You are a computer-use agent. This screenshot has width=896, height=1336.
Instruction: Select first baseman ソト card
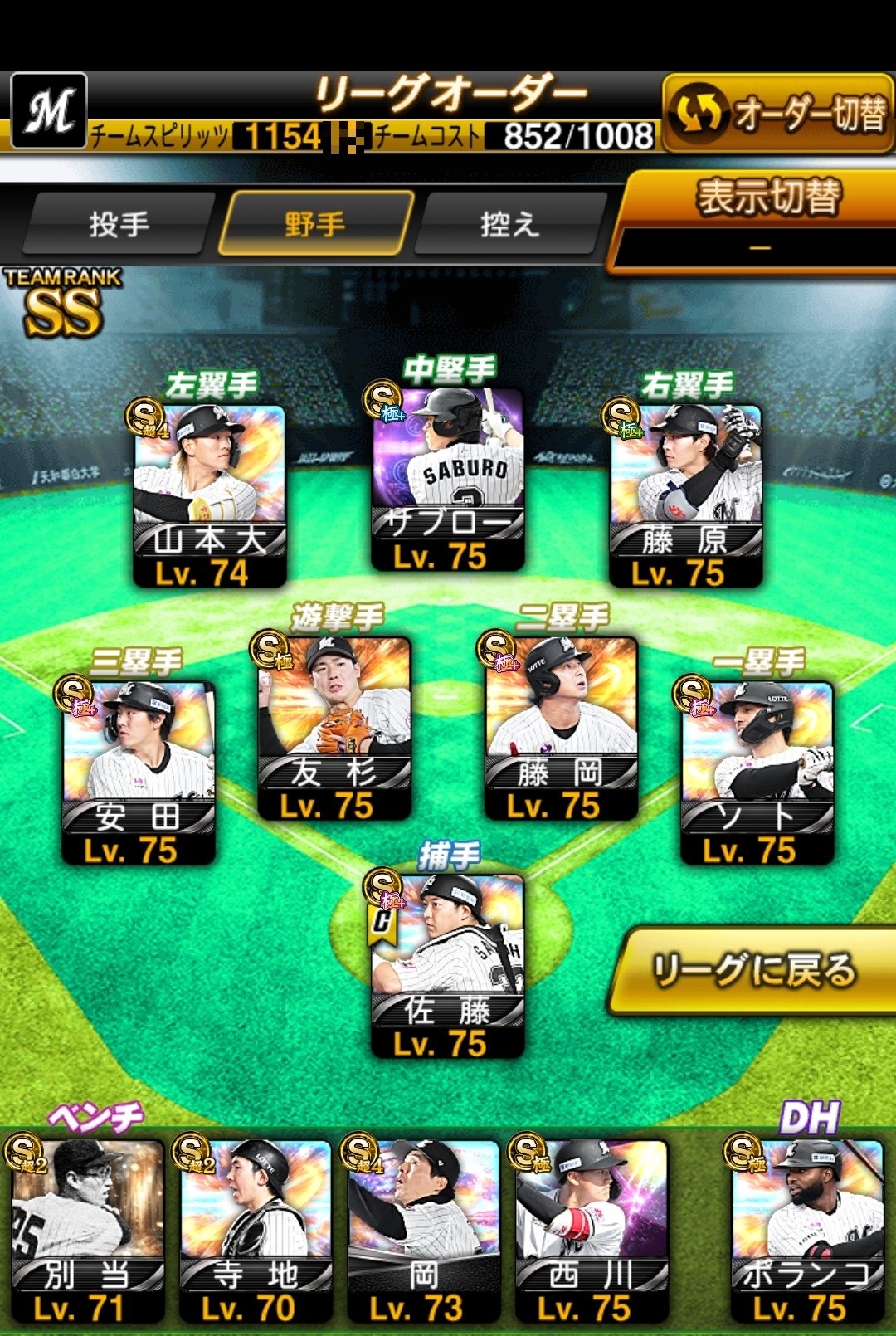pos(757,772)
